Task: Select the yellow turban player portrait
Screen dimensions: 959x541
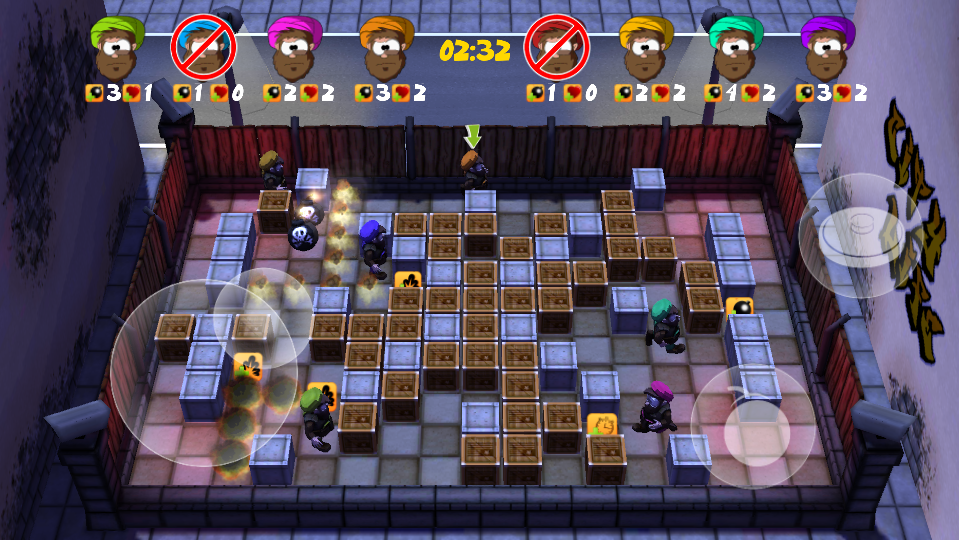Action: click(646, 47)
